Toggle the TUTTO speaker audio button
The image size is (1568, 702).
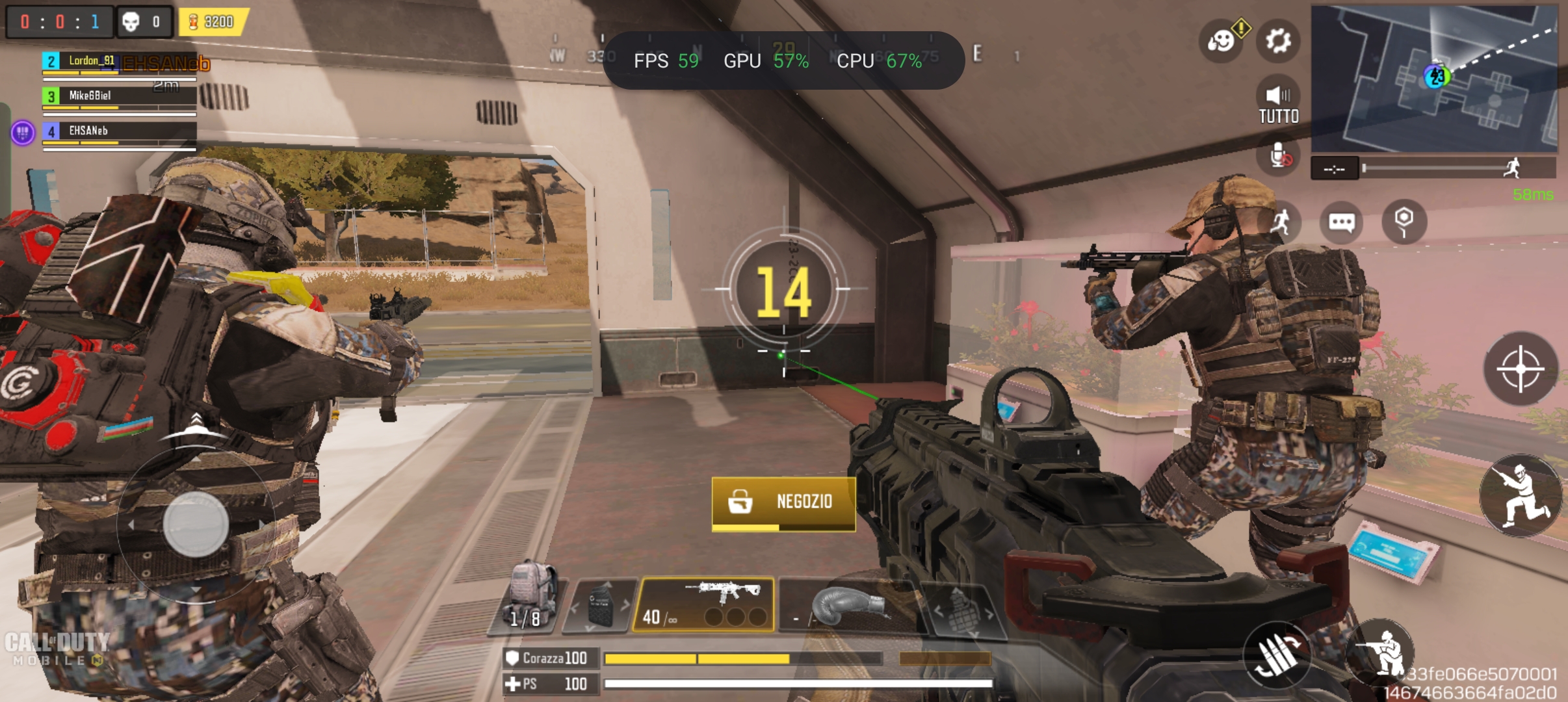tap(1278, 104)
